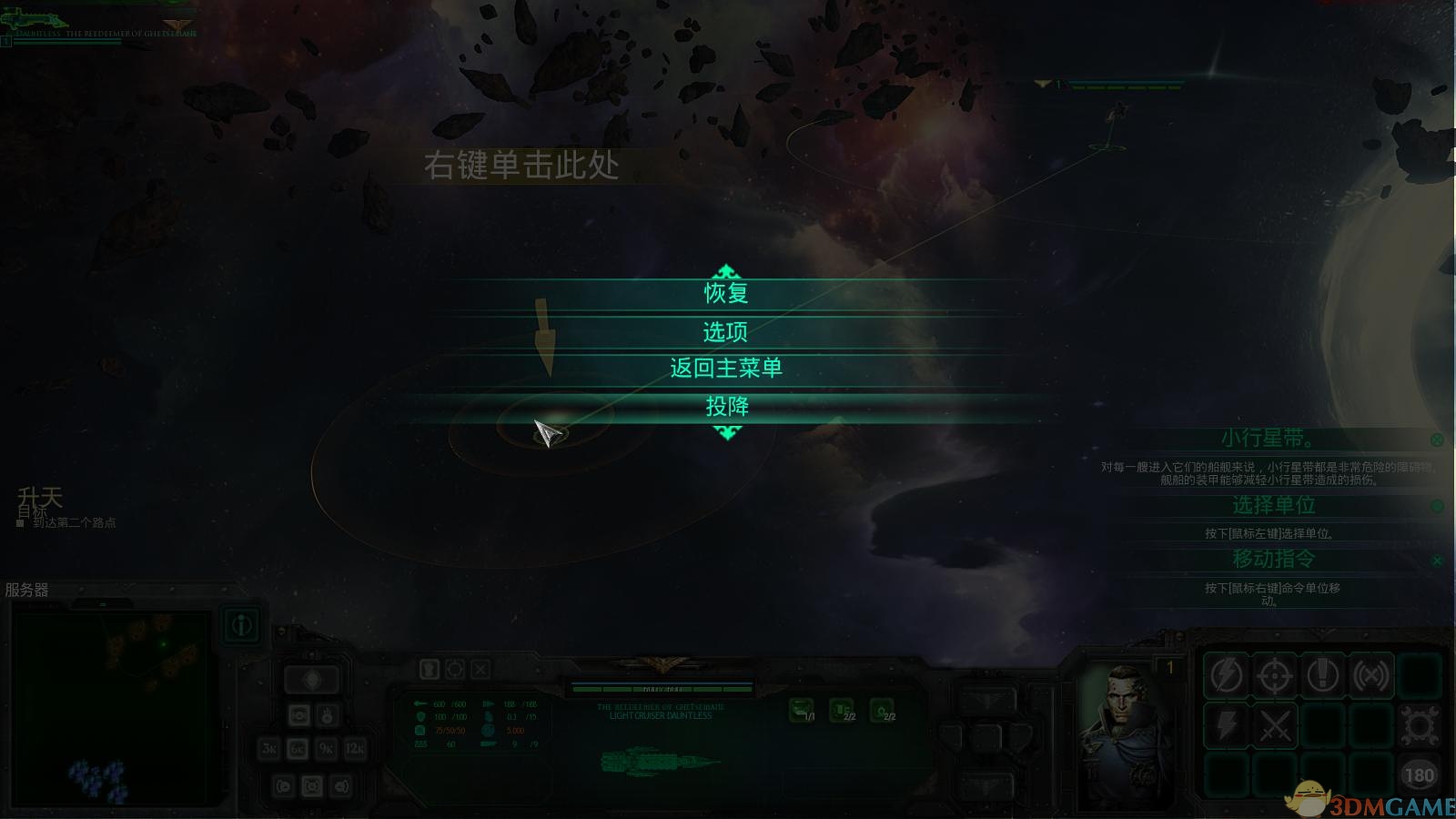Viewport: 1456px width, 819px height.
Task: Mute sound with the speaker toggle button
Action: 340,786
